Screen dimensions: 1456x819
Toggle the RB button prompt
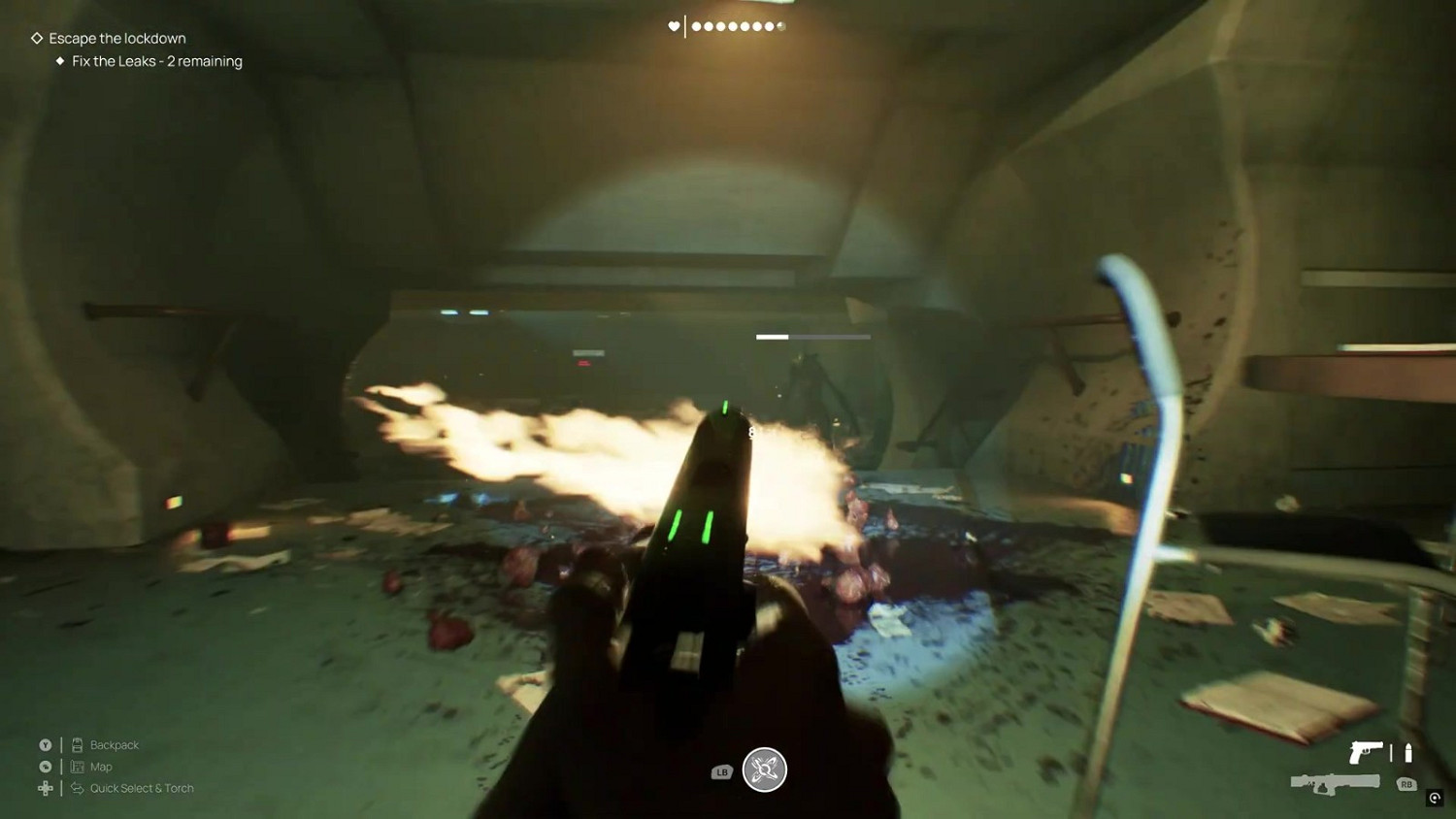pos(1406,783)
